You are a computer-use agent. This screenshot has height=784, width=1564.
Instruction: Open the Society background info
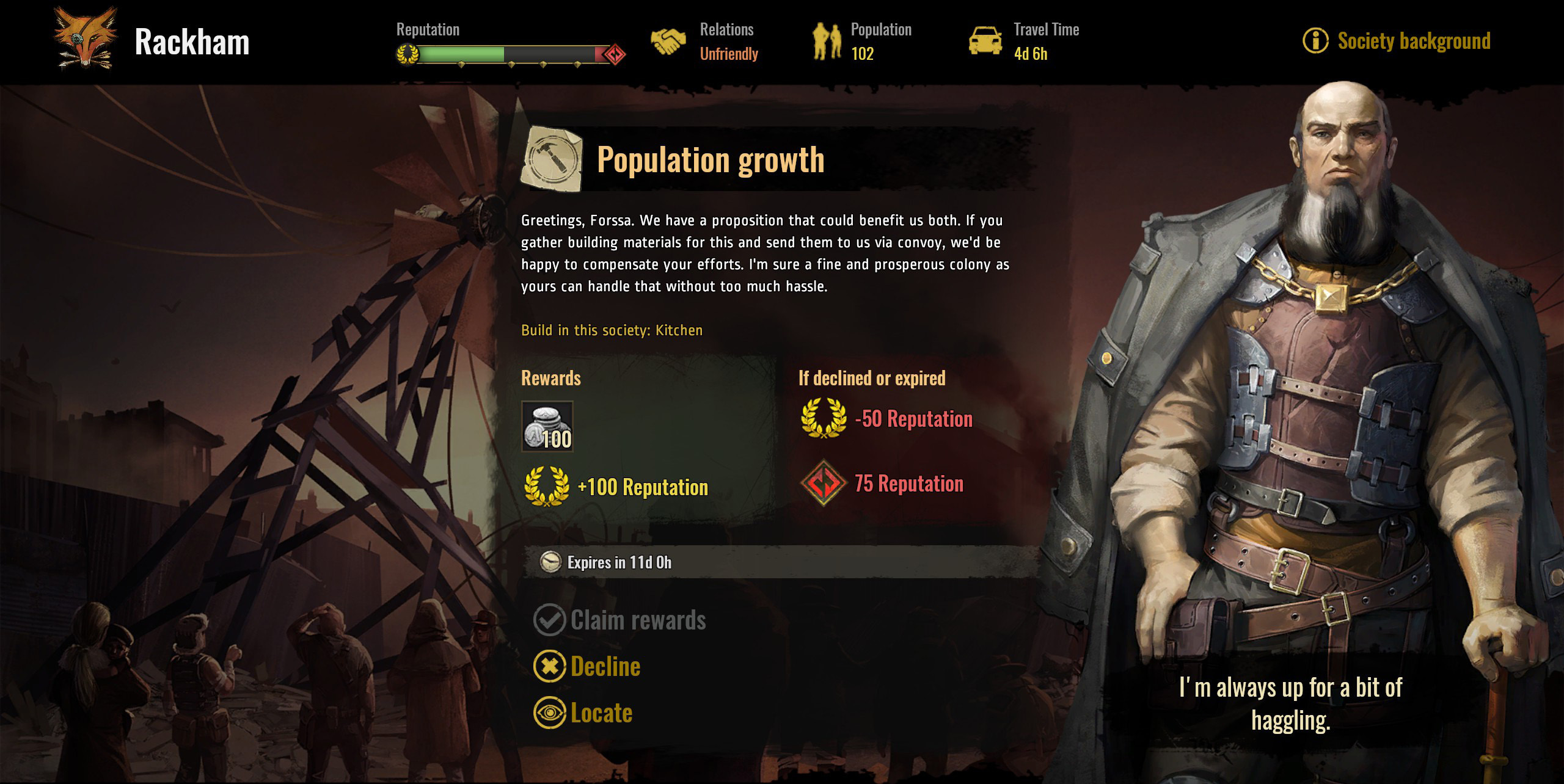[x=1398, y=41]
